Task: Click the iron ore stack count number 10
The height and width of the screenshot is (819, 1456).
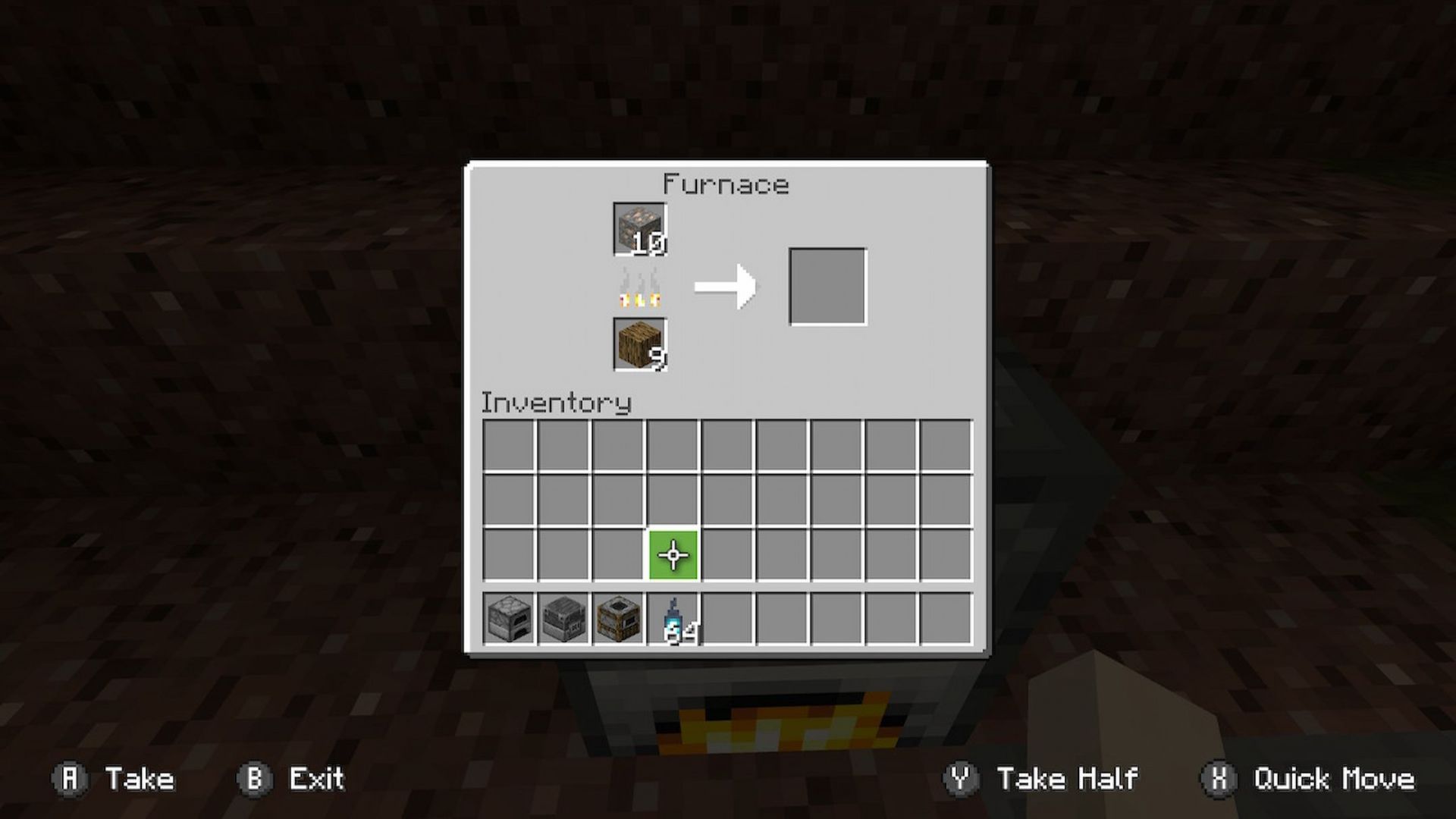Action: [x=649, y=244]
